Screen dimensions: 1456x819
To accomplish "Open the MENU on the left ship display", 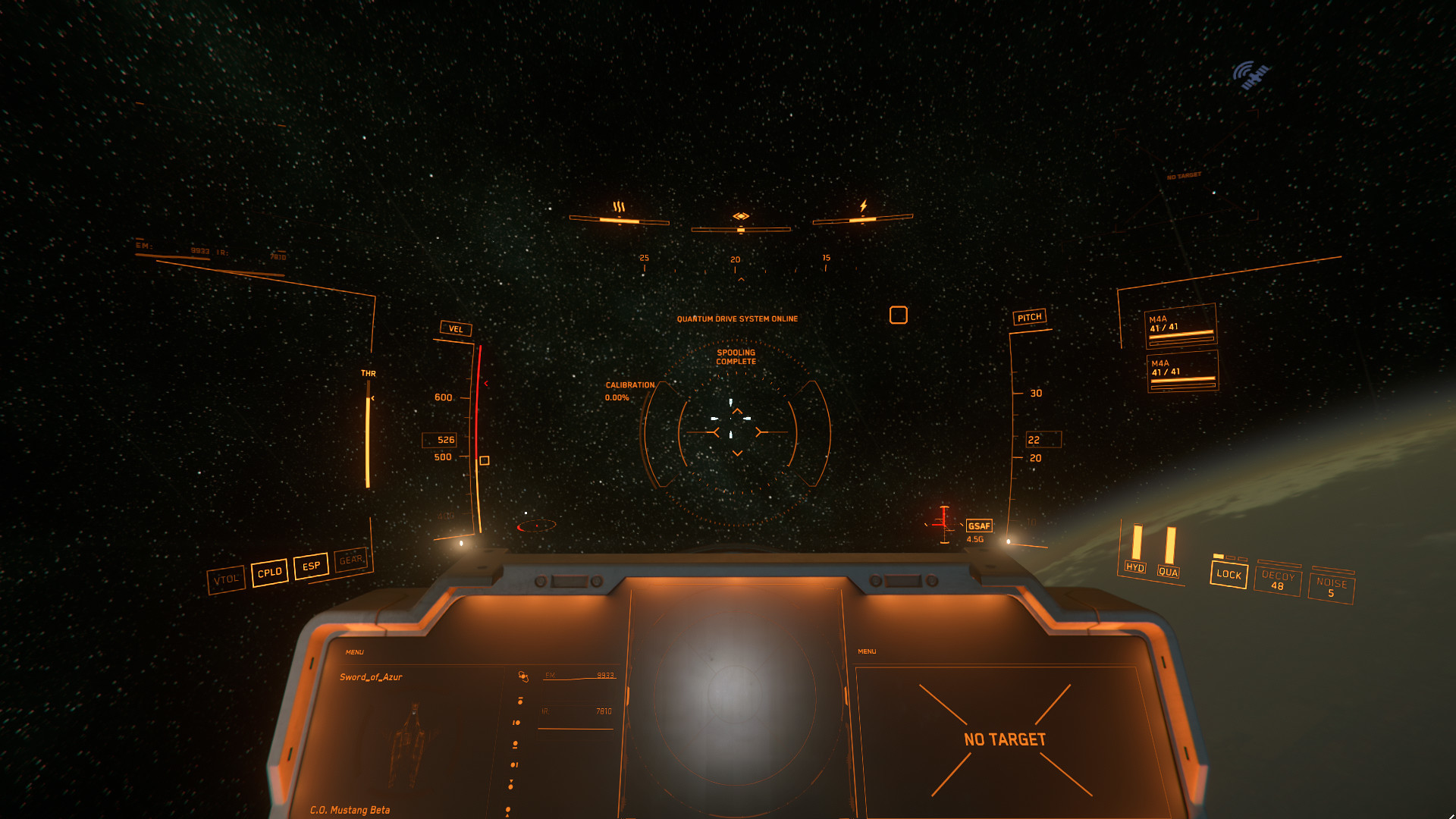I will coord(354,652).
